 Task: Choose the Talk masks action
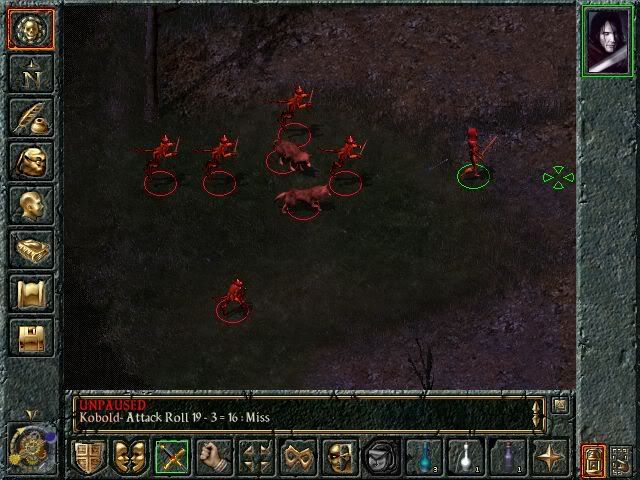(x=130, y=458)
